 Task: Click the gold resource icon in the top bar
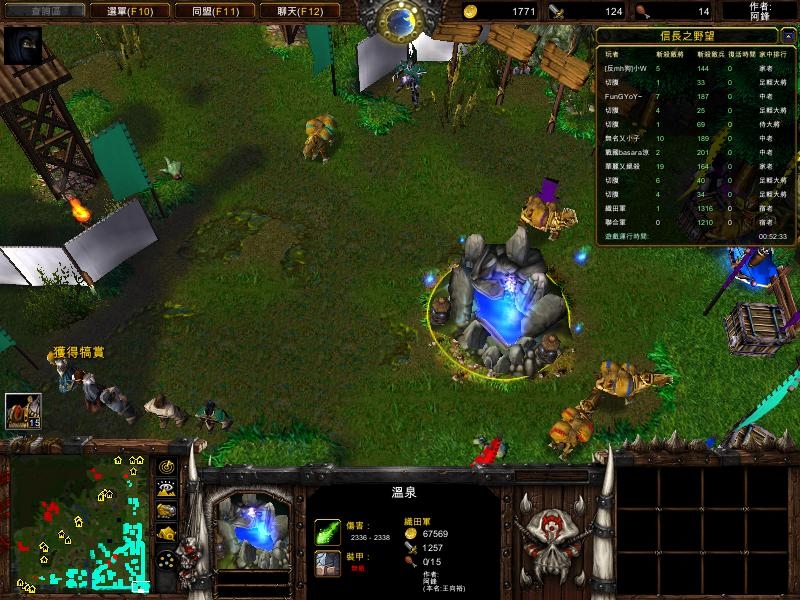471,11
